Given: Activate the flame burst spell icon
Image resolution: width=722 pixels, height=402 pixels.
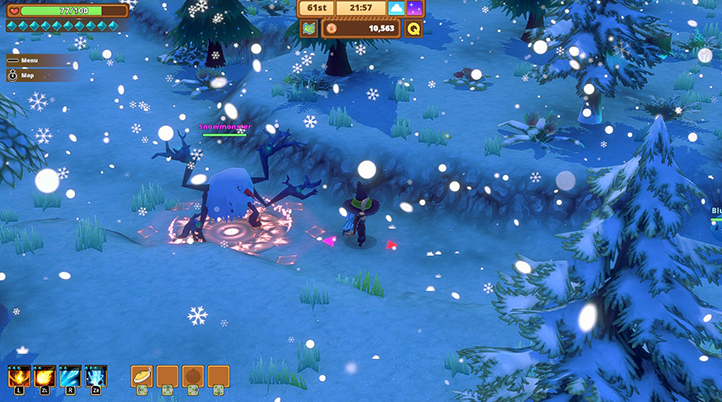Looking at the screenshot, I should click(x=19, y=377).
